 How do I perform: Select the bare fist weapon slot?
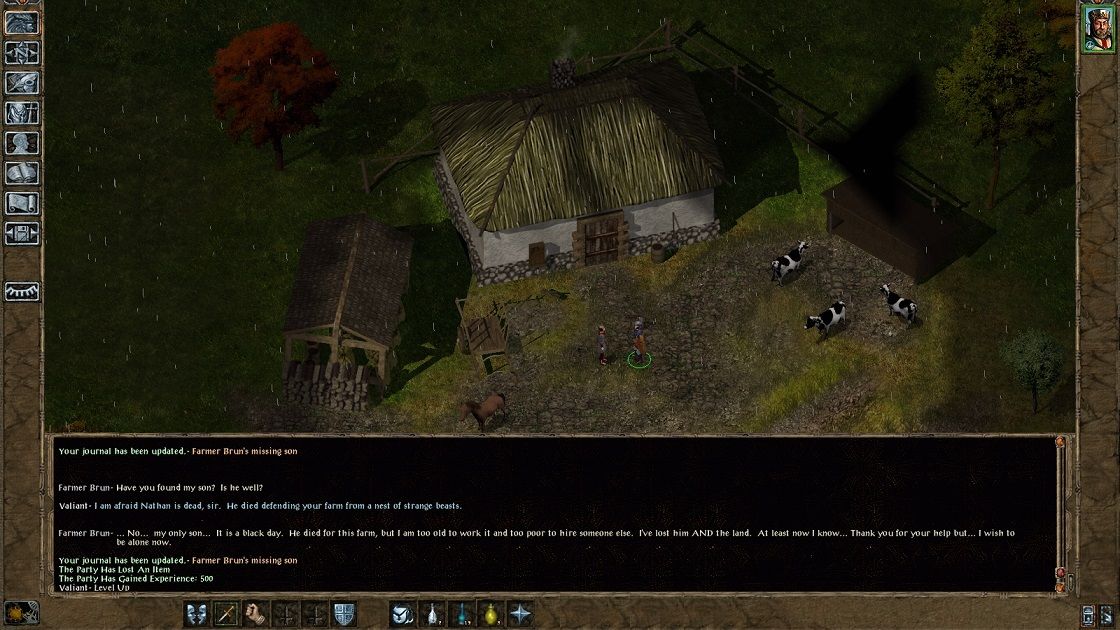pyautogui.click(x=256, y=613)
